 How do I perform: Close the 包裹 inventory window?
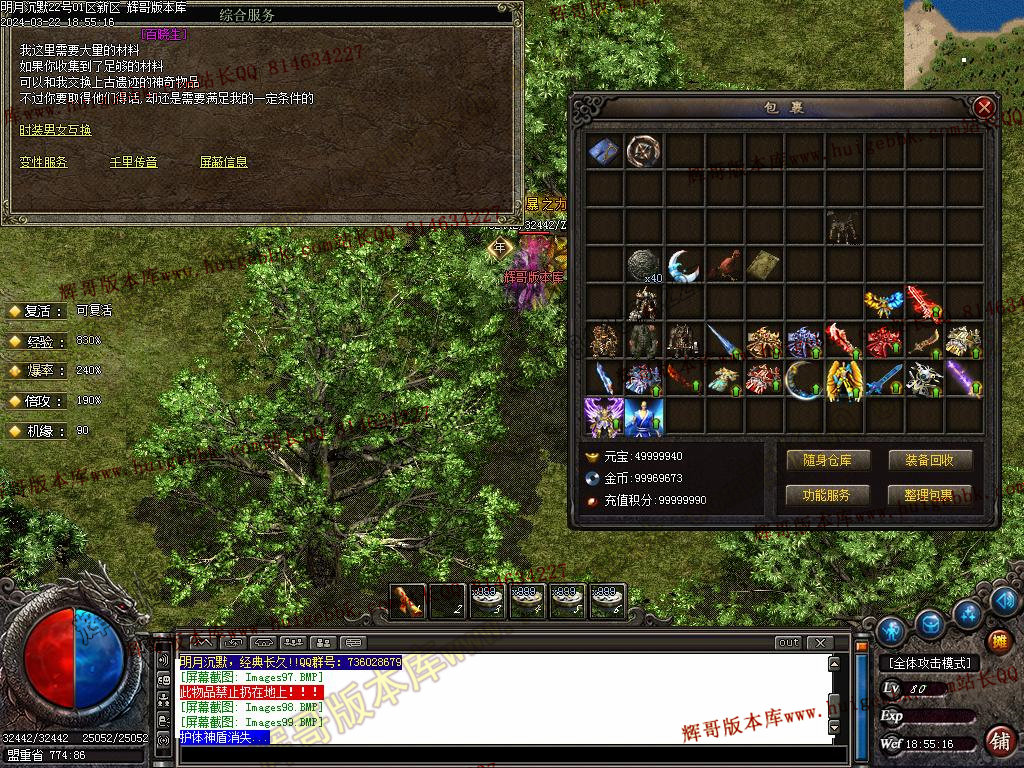984,107
